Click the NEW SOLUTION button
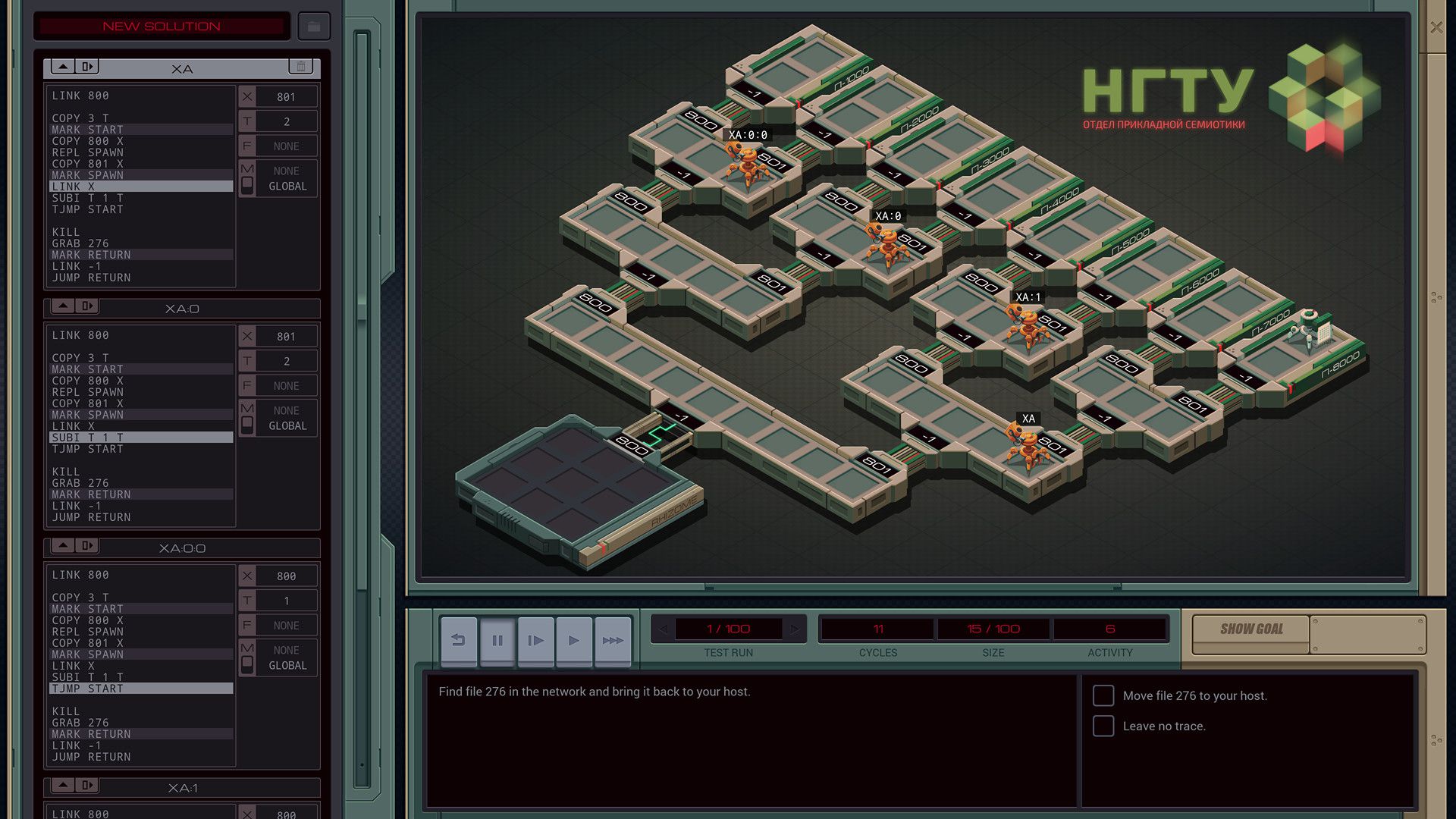The image size is (1456, 819). (x=161, y=26)
